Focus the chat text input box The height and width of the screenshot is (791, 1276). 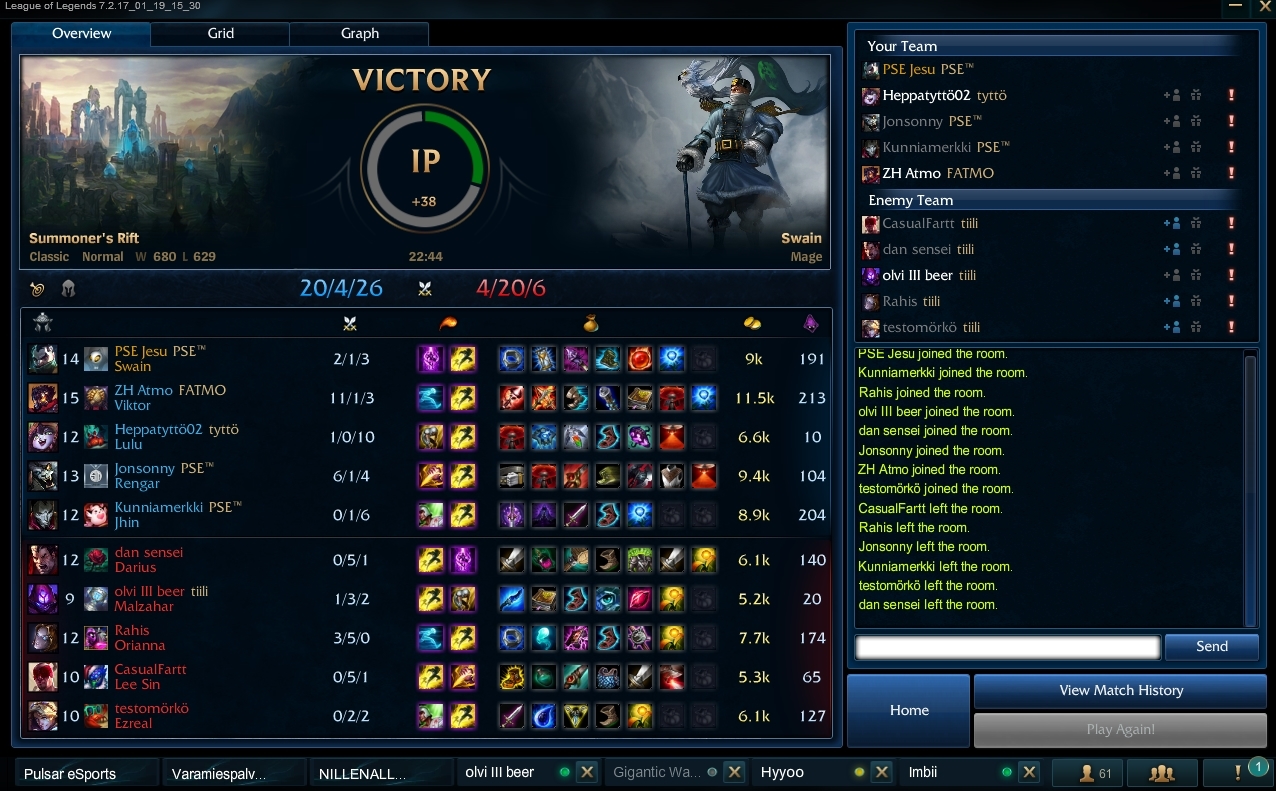point(1008,647)
